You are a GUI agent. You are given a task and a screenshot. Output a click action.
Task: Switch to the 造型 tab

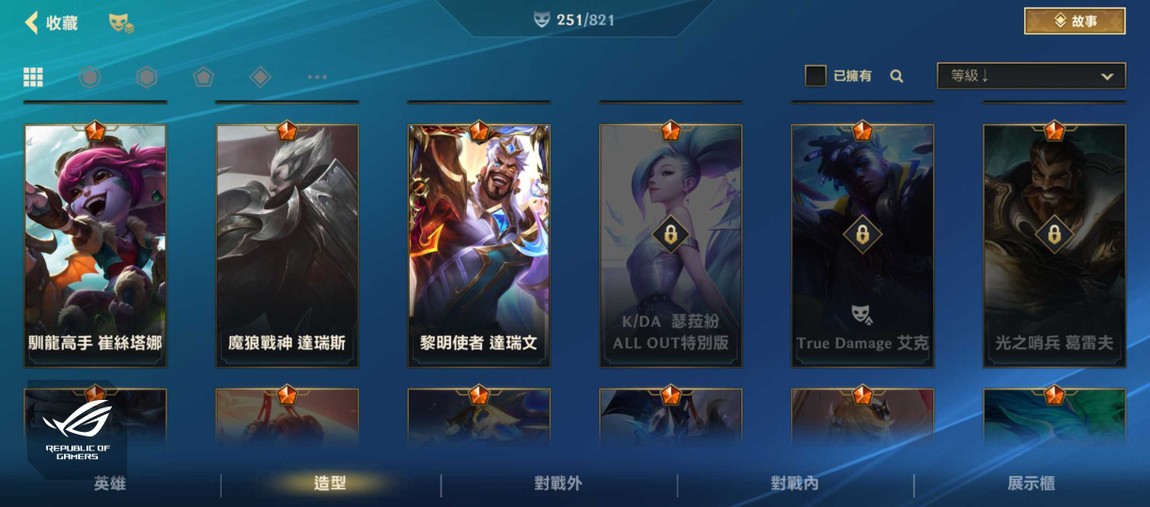[x=330, y=484]
